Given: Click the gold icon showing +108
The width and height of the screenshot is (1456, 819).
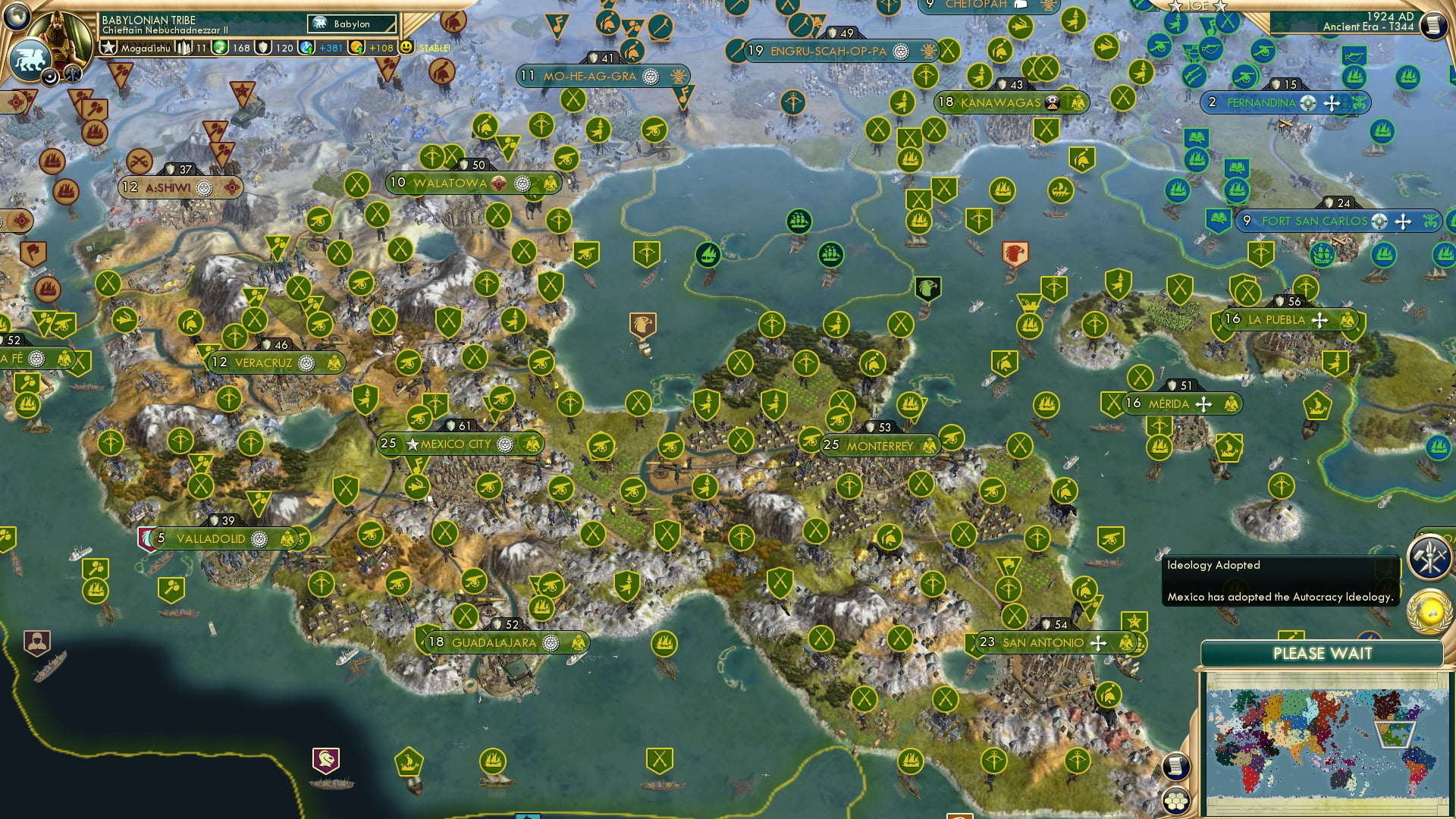Looking at the screenshot, I should click(354, 47).
